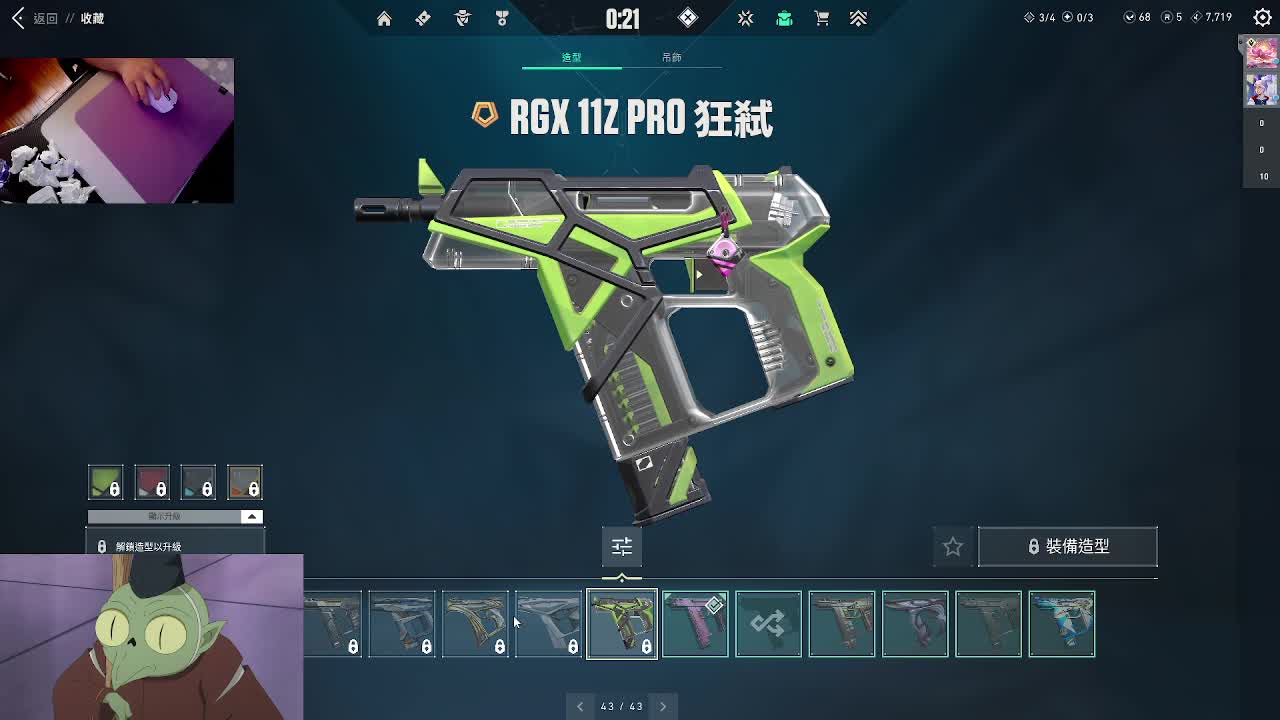Choose the green color variant swatch
Viewport: 1280px width, 720px height.
click(x=105, y=482)
